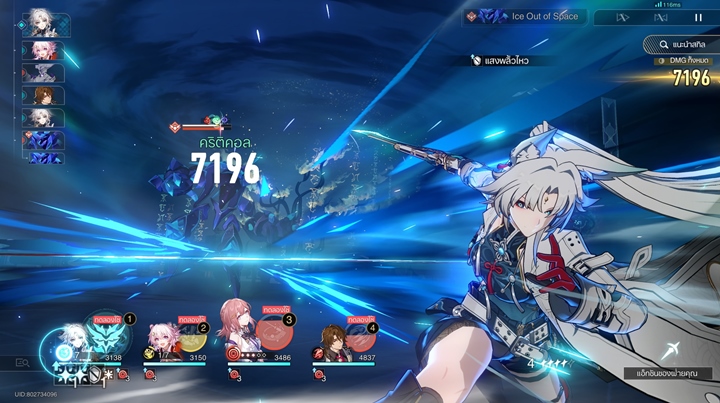
Task: Open the skill recommendation search button
Action: coord(678,44)
